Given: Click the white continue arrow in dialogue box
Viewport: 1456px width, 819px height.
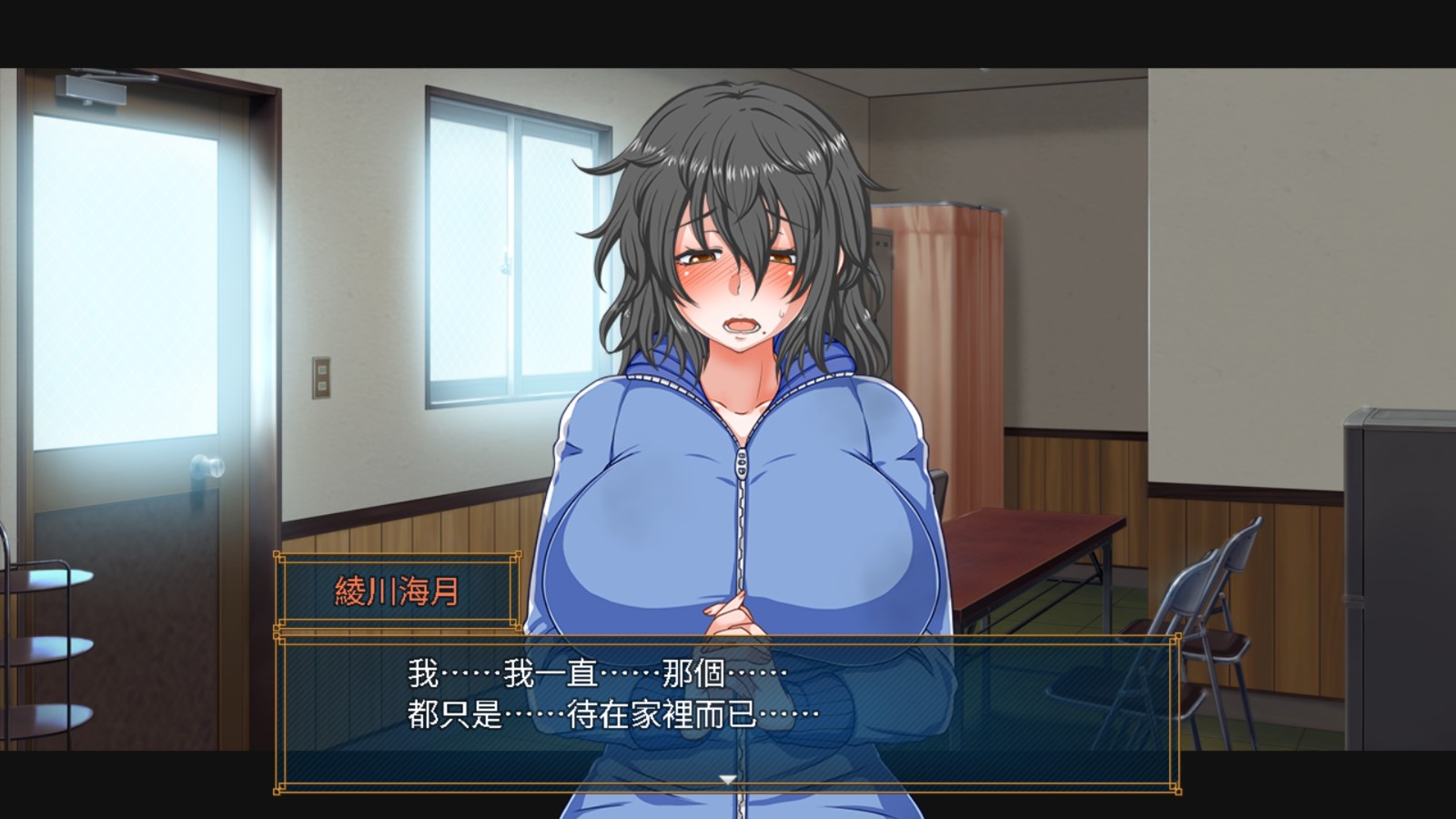Looking at the screenshot, I should click(x=727, y=779).
